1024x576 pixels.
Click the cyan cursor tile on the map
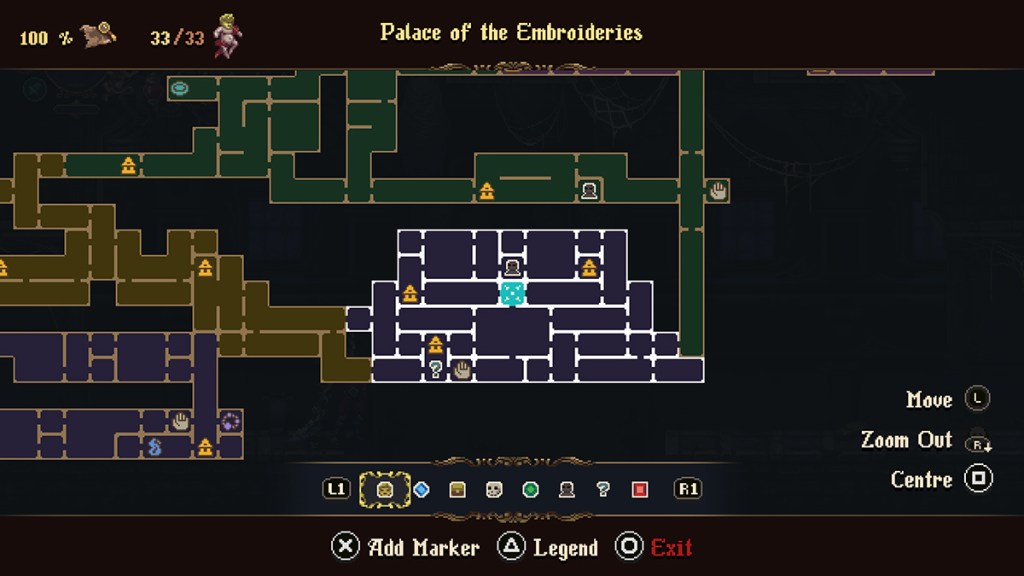coord(512,293)
